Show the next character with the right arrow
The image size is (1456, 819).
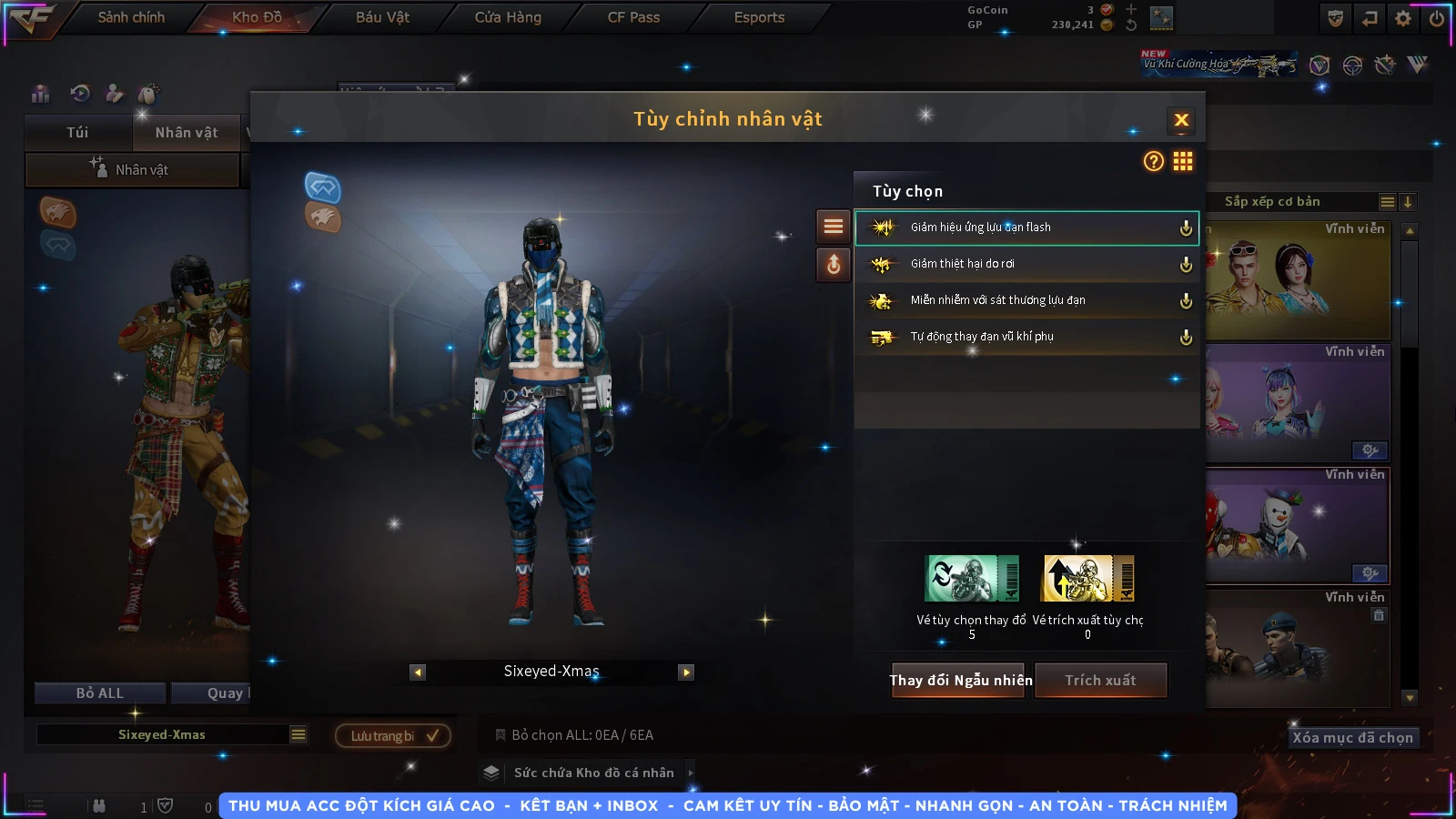coord(686,672)
